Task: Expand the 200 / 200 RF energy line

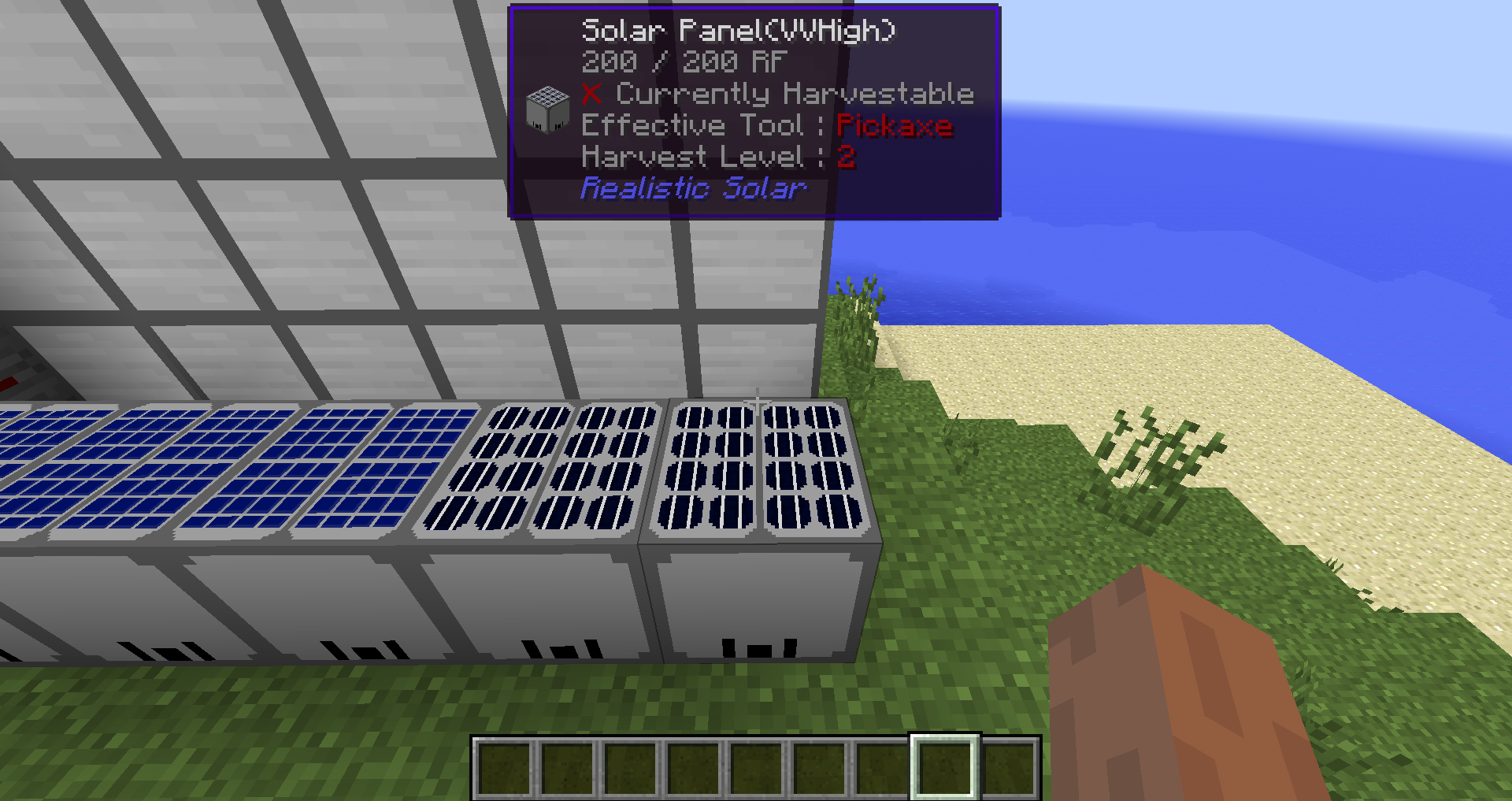Action: (682, 62)
